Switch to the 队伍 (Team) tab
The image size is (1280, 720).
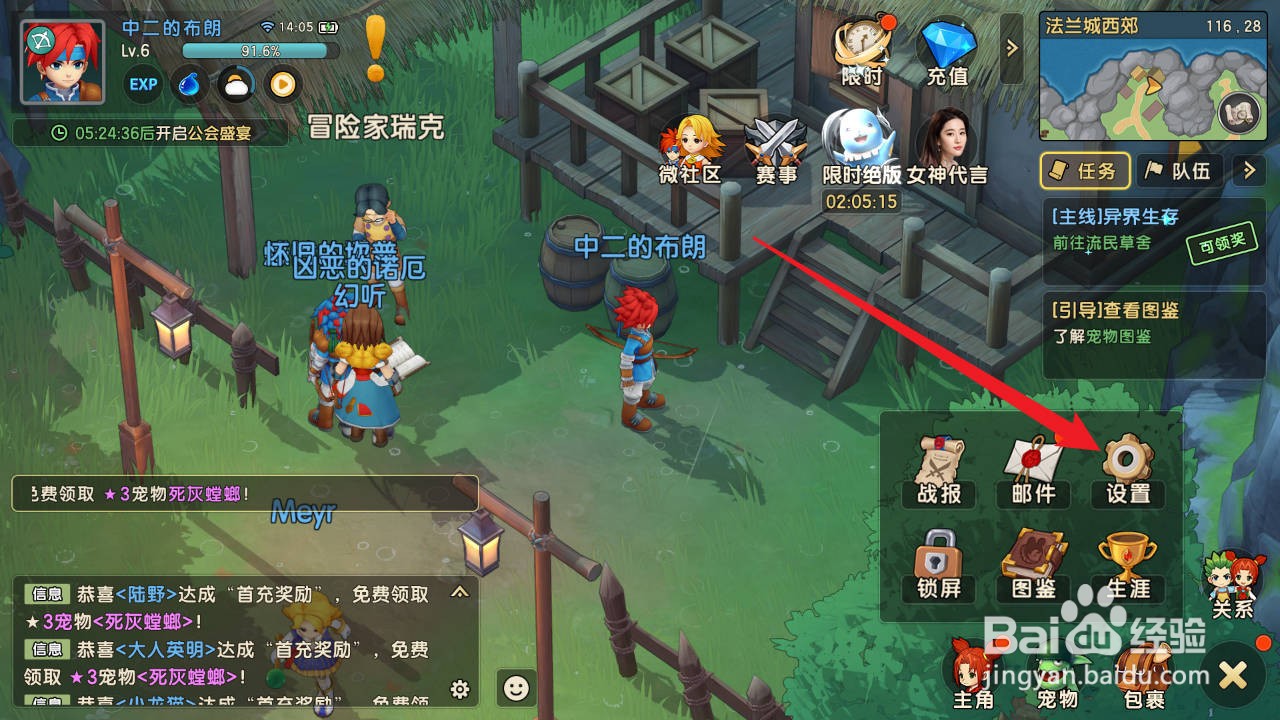pyautogui.click(x=1180, y=171)
